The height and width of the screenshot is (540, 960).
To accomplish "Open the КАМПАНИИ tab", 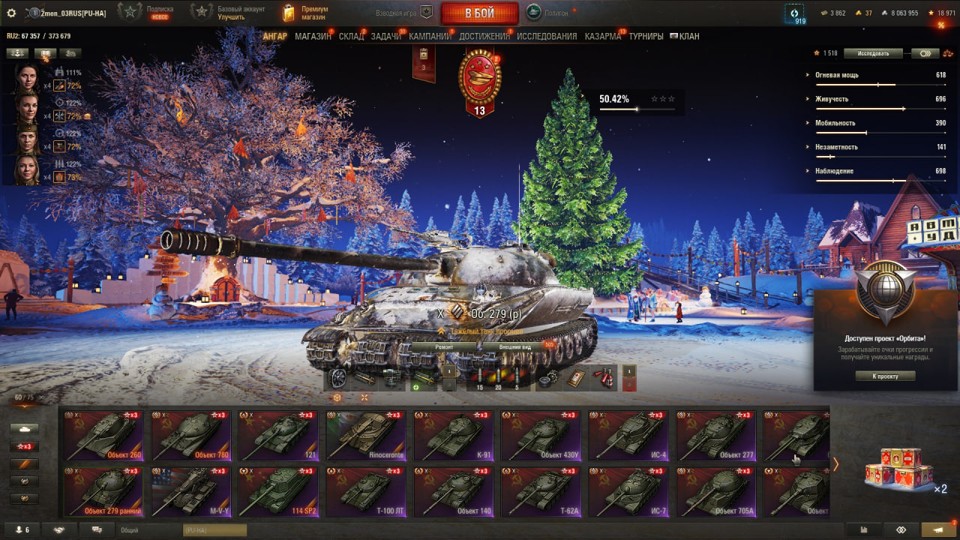I will (x=429, y=36).
